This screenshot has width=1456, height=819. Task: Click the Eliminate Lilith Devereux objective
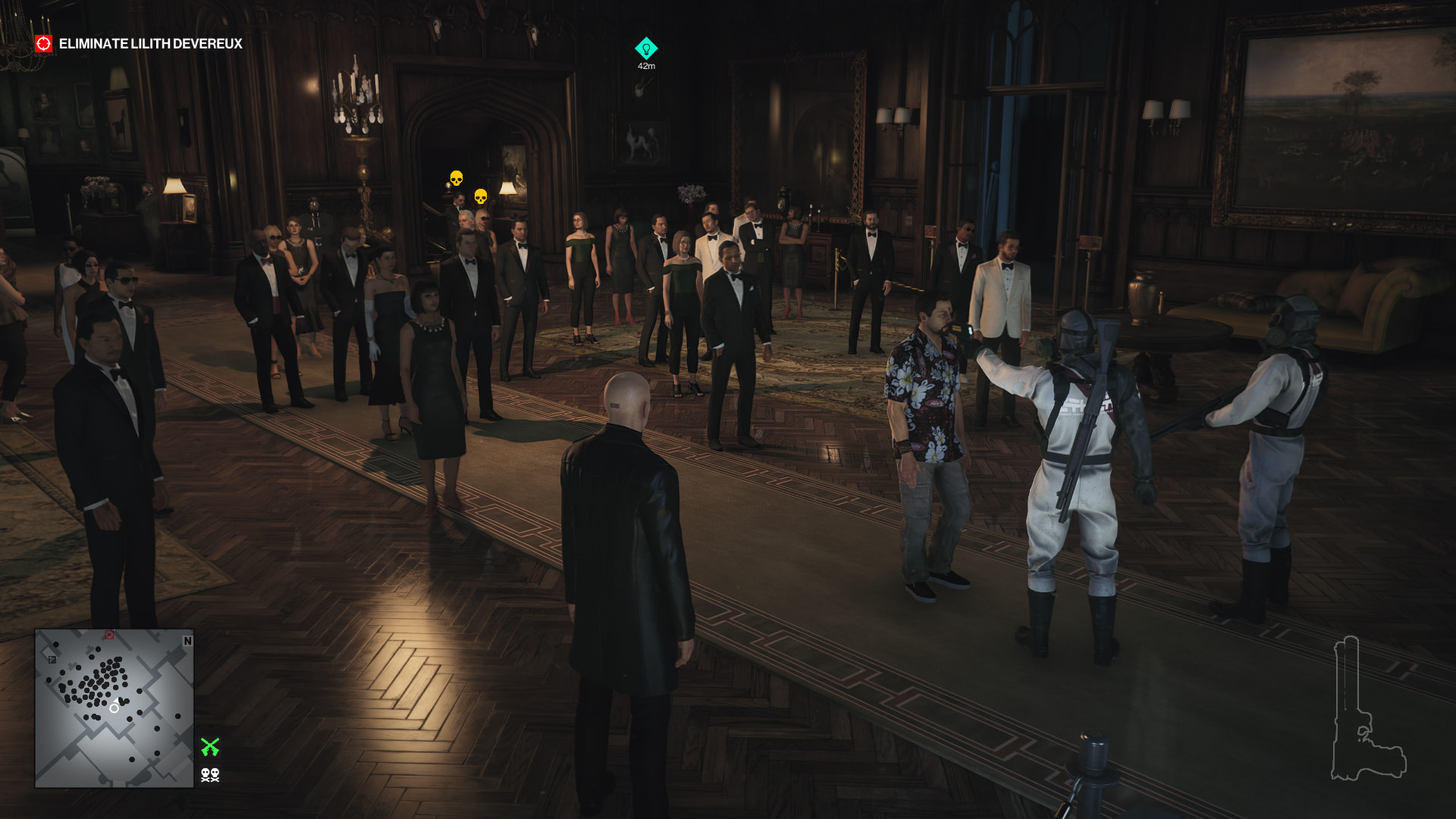150,44
